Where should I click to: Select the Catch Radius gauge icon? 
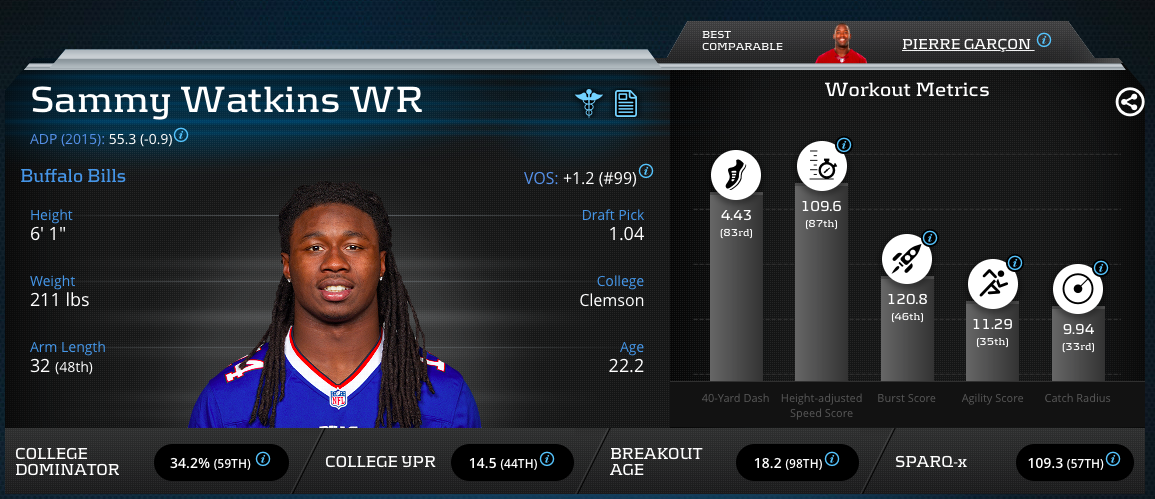pos(1078,289)
